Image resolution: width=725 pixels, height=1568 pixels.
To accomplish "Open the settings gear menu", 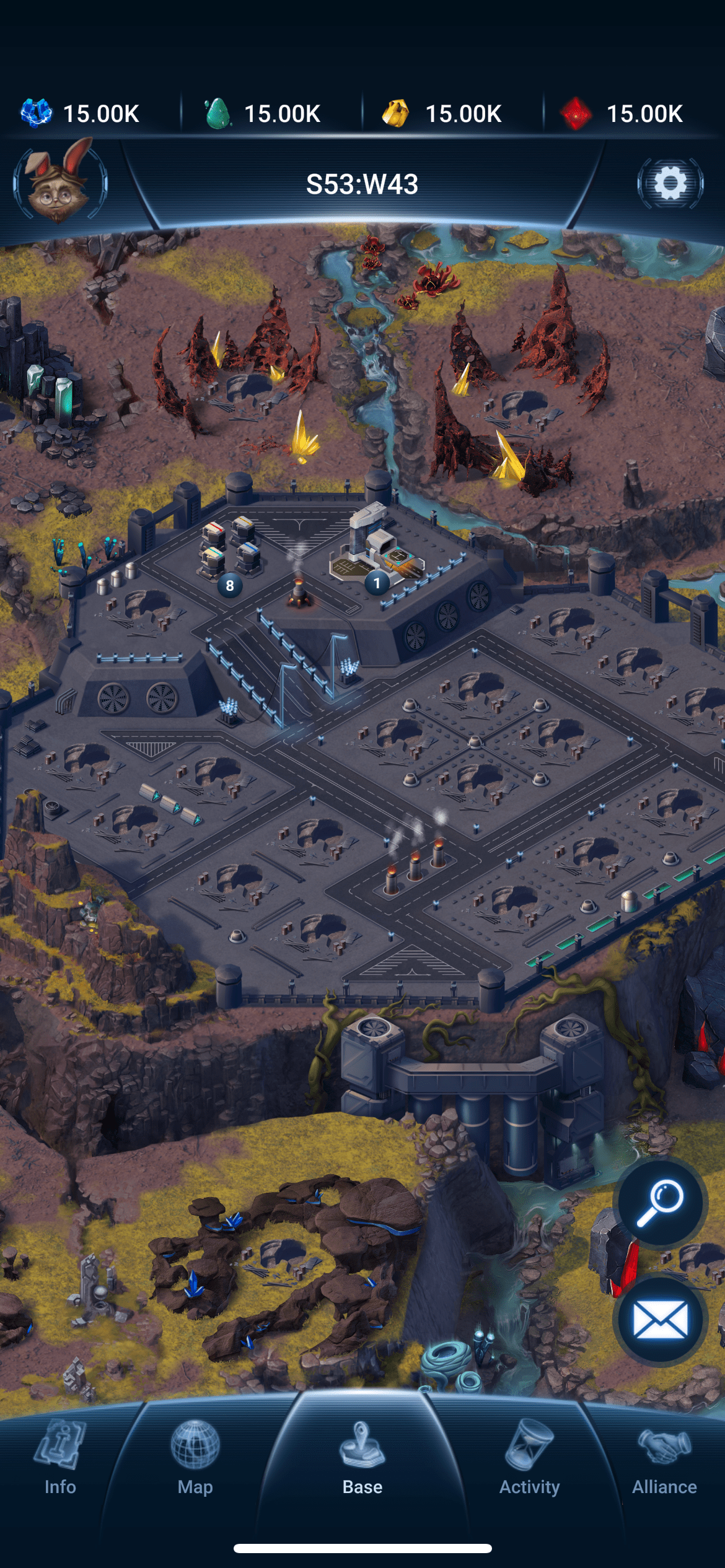I will click(670, 183).
